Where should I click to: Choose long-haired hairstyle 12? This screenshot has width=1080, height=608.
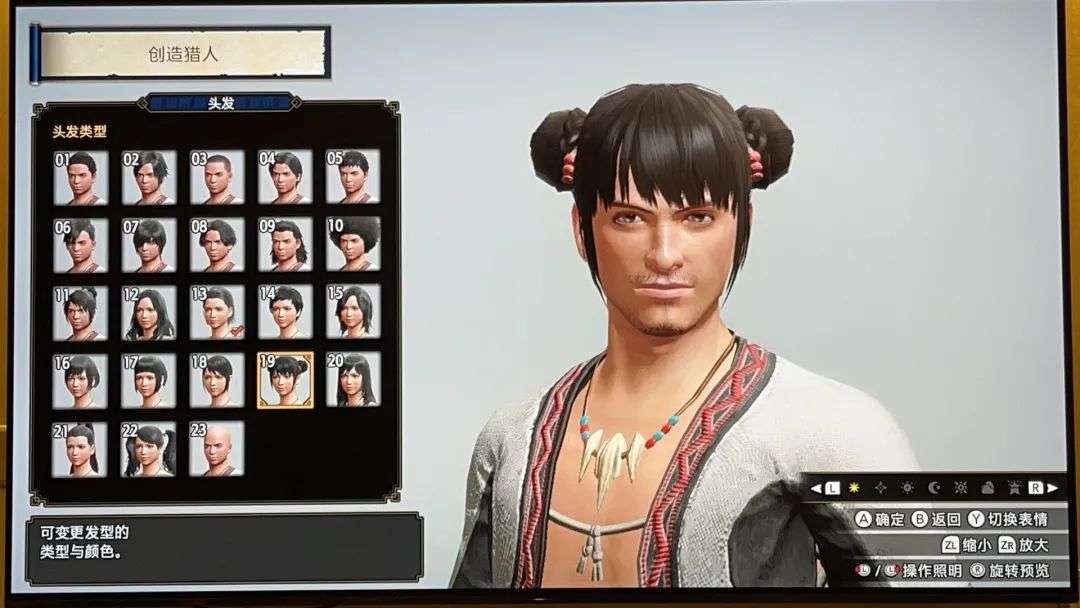click(x=149, y=313)
